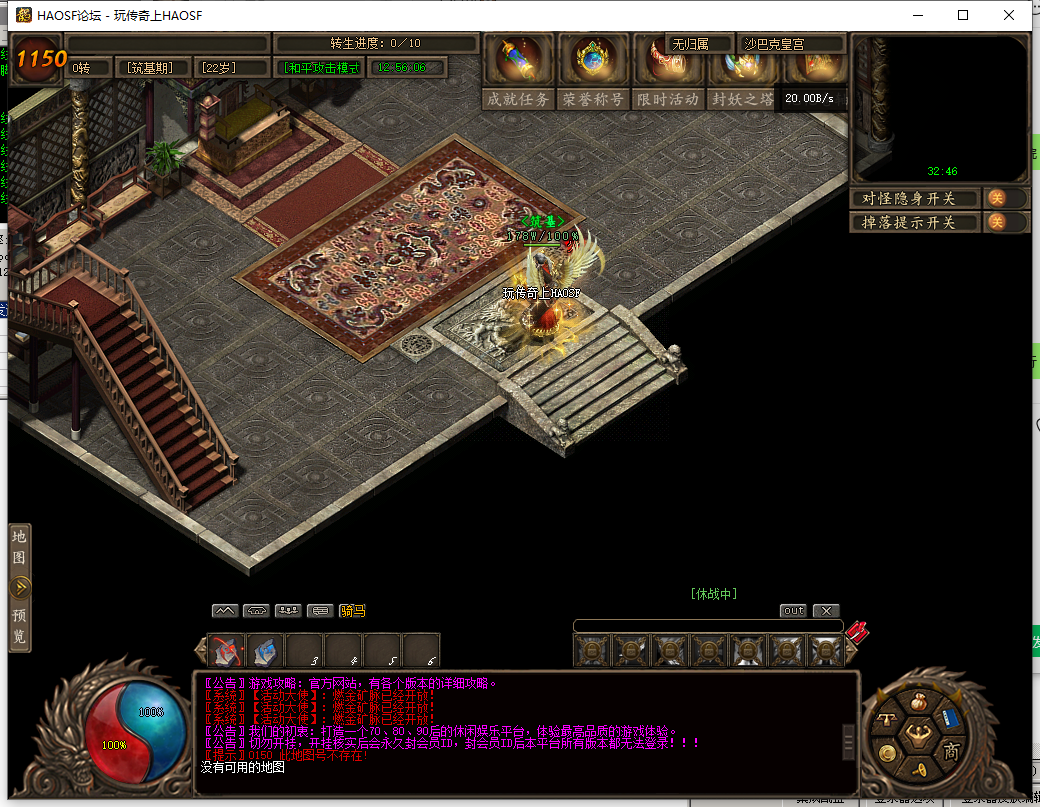This screenshot has height=807, width=1040.
Task: Use the blue item in hotbar slot two
Action: [x=265, y=651]
